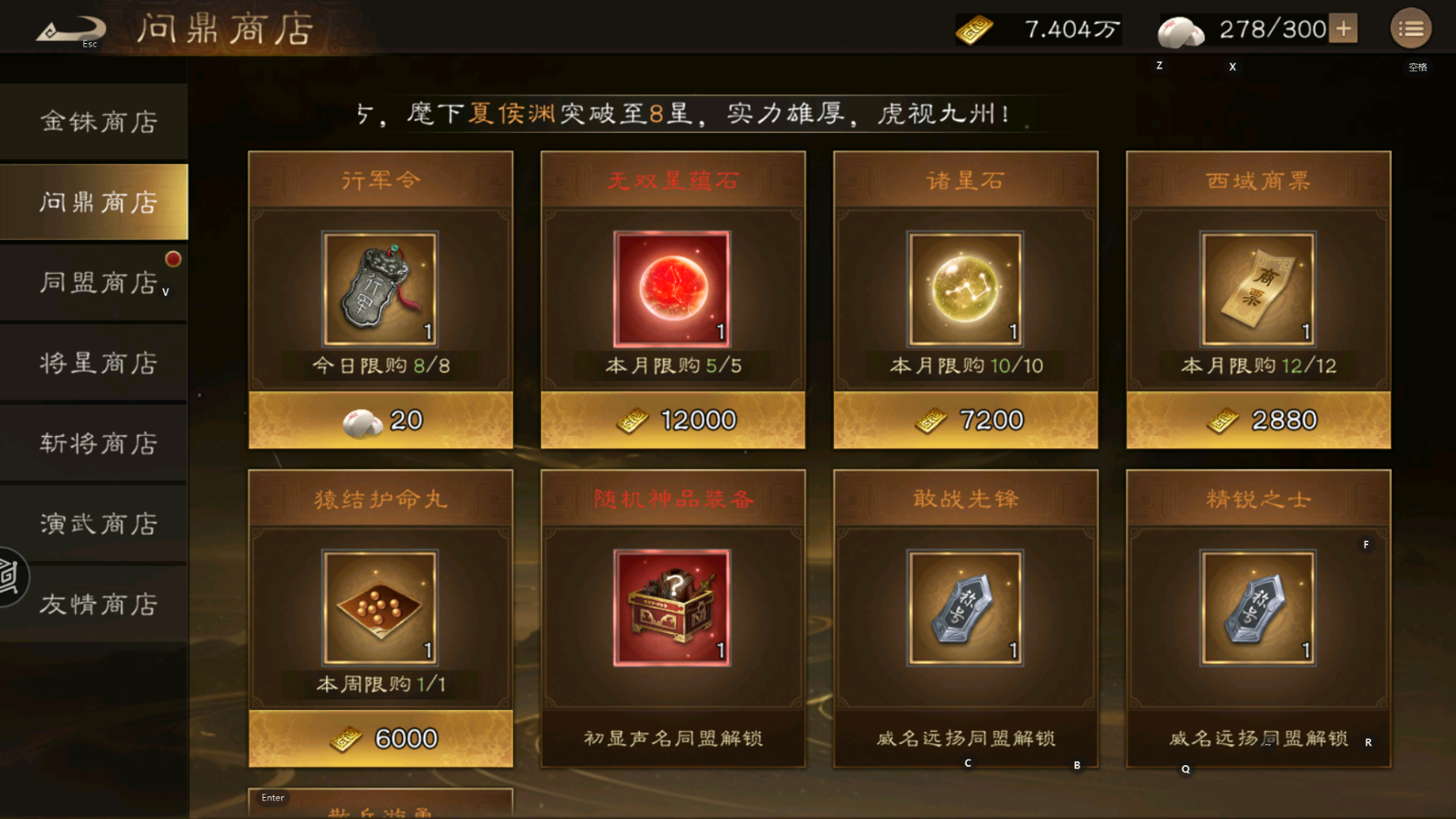Click the 精锐之士 tally badge icon
Viewport: 1456px width, 819px height.
click(x=1258, y=609)
